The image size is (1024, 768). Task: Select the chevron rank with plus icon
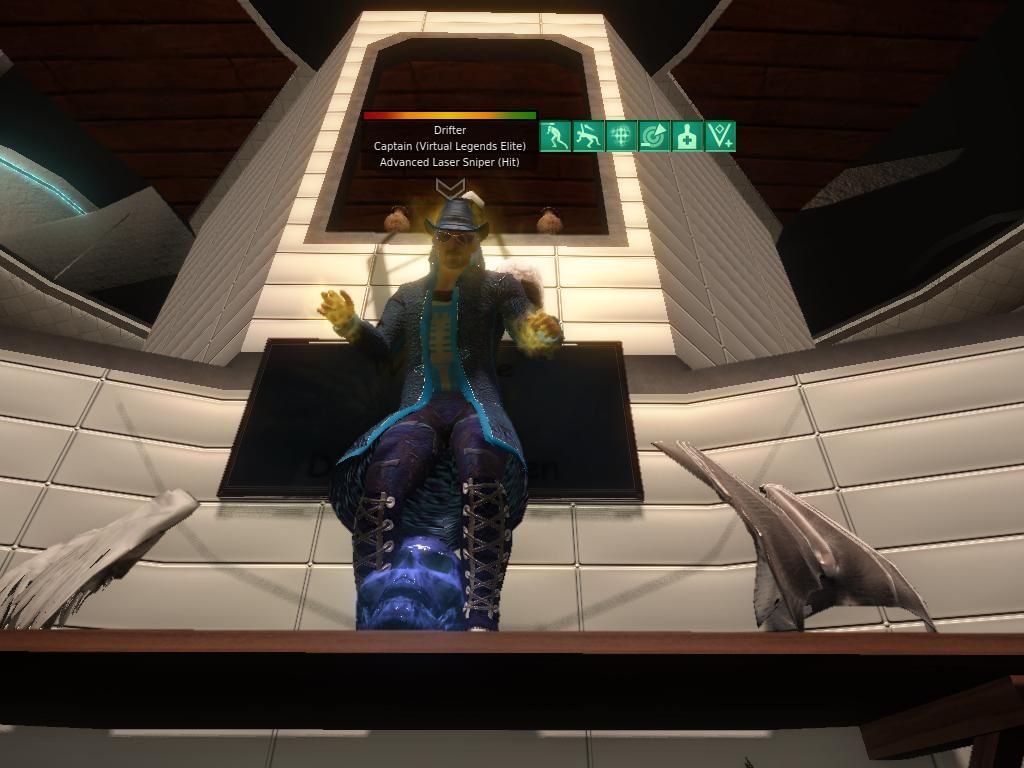[x=720, y=136]
